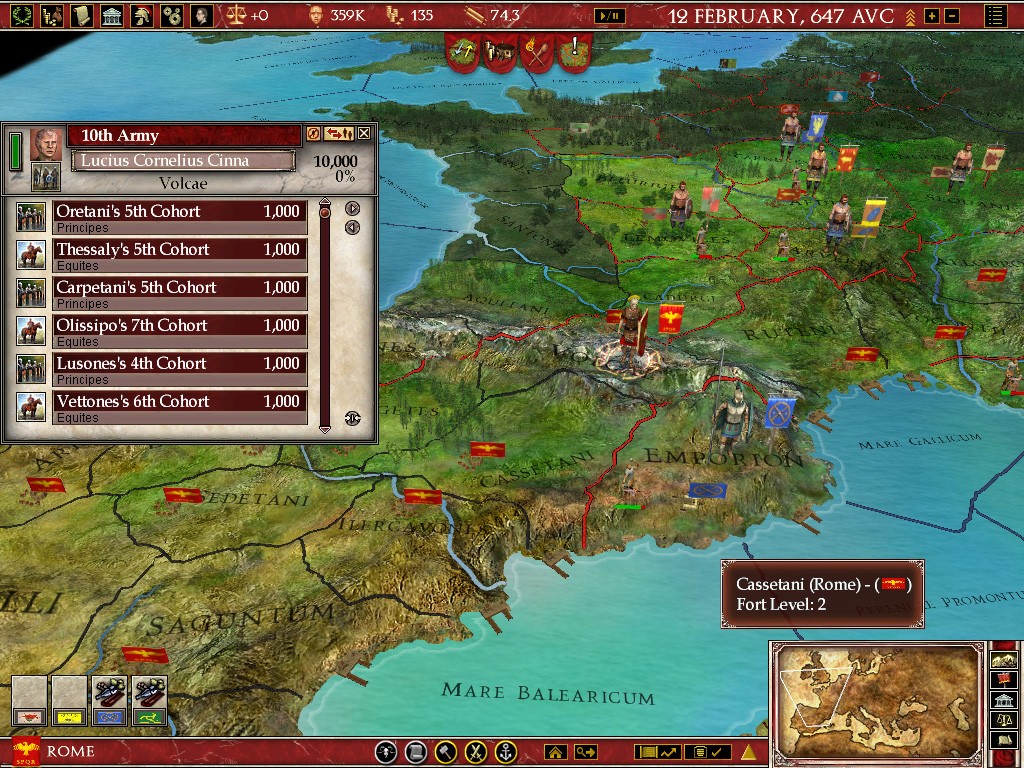
Task: Select Oretani's 5th Cohort row
Action: pyautogui.click(x=178, y=212)
